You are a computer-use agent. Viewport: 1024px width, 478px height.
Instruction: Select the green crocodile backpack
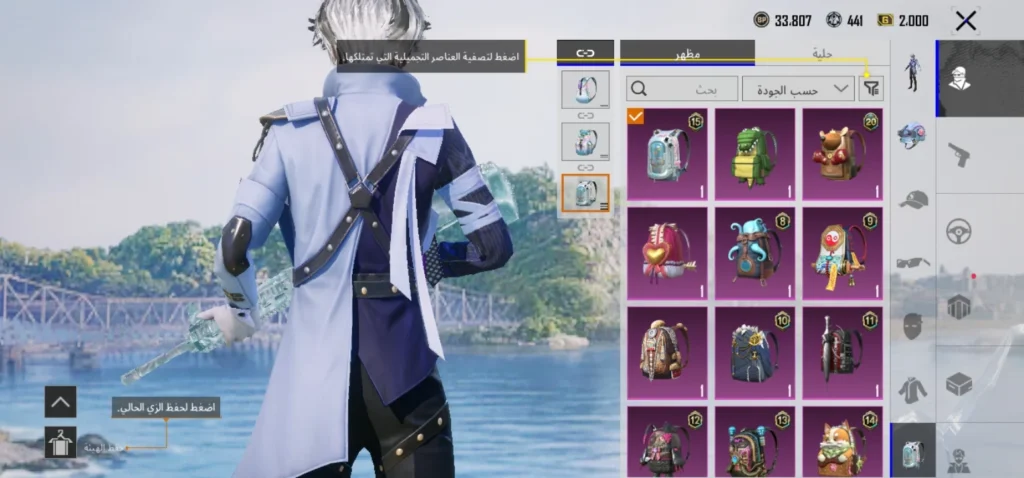[755, 154]
